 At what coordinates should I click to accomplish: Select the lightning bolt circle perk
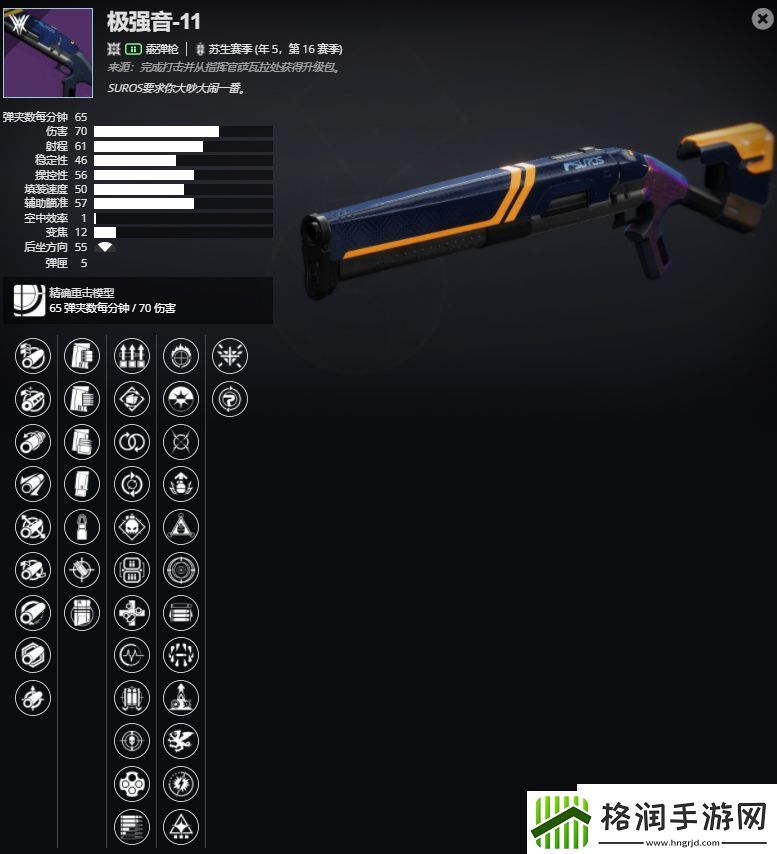click(x=181, y=784)
